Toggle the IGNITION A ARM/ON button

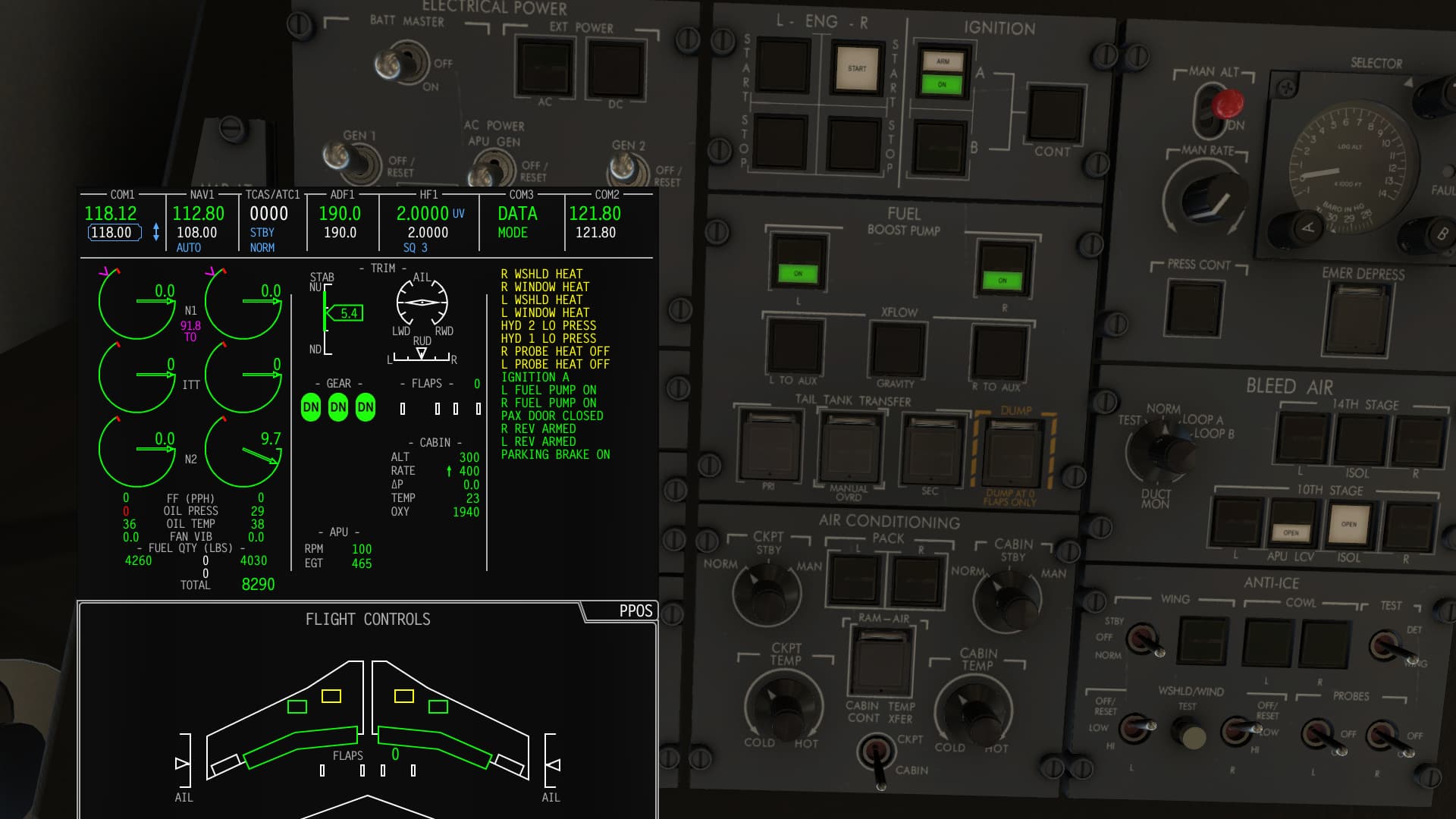click(942, 73)
